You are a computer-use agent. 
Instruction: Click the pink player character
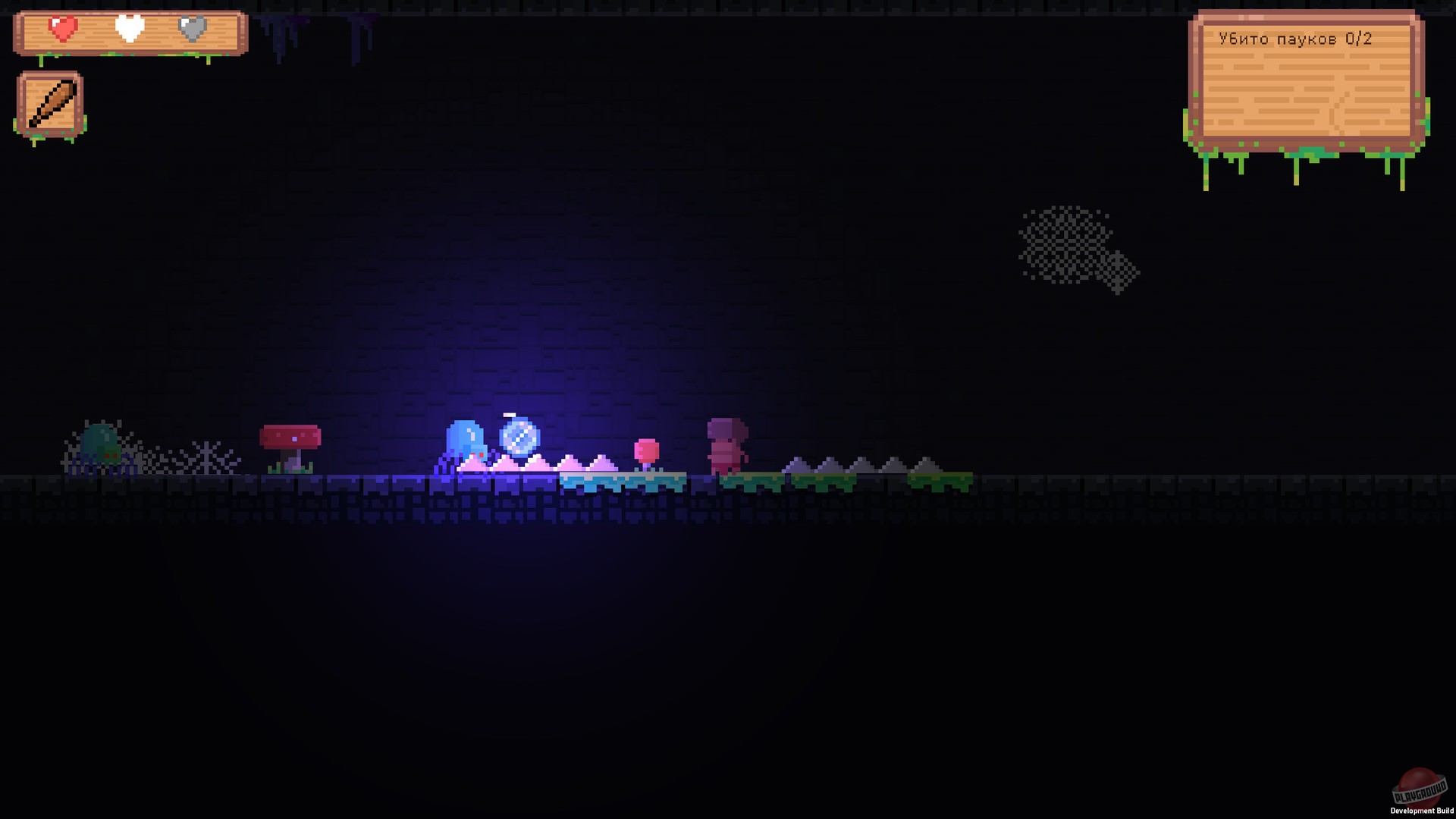(726, 444)
